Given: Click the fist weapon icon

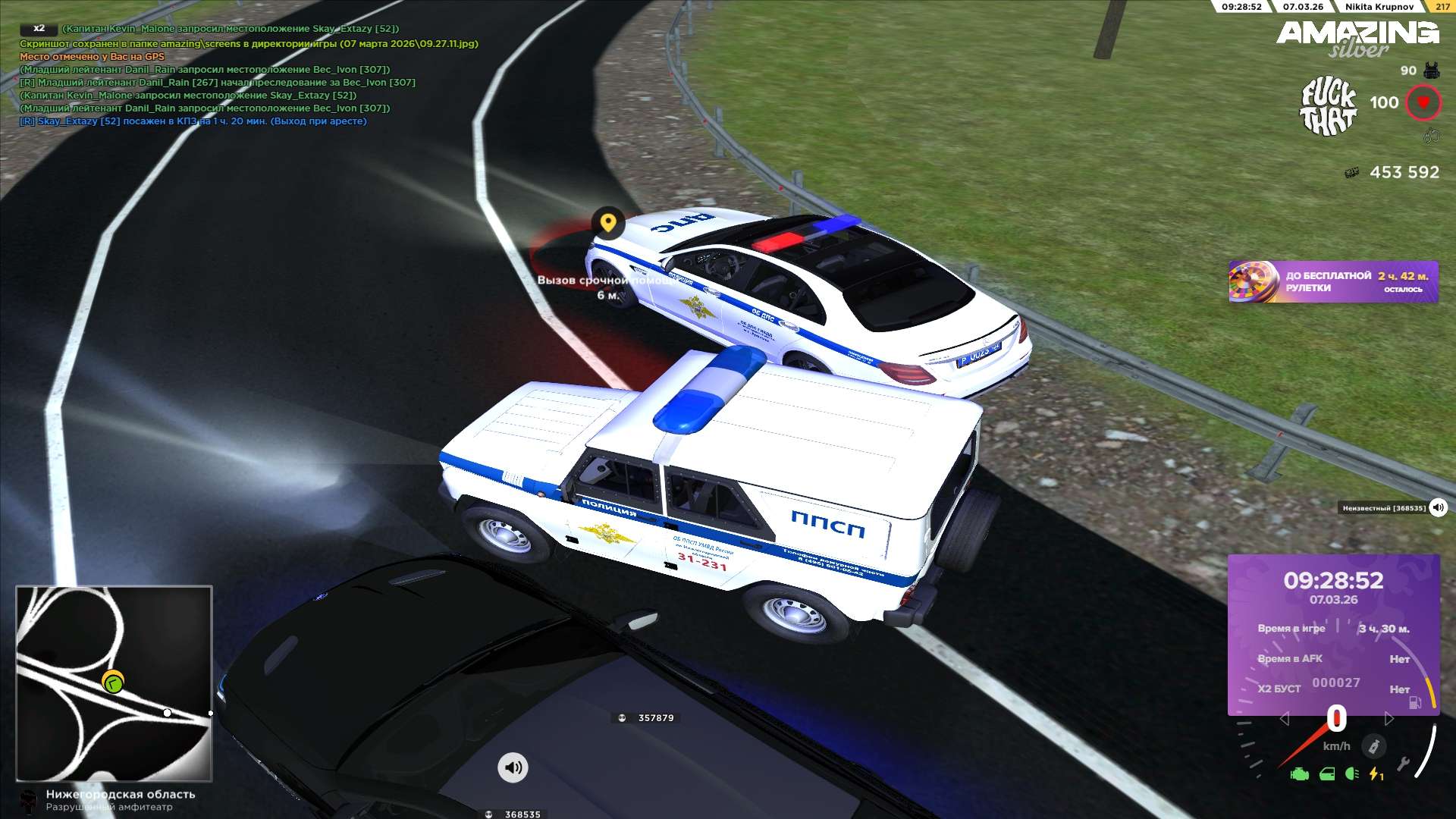Looking at the screenshot, I should 1431,136.
